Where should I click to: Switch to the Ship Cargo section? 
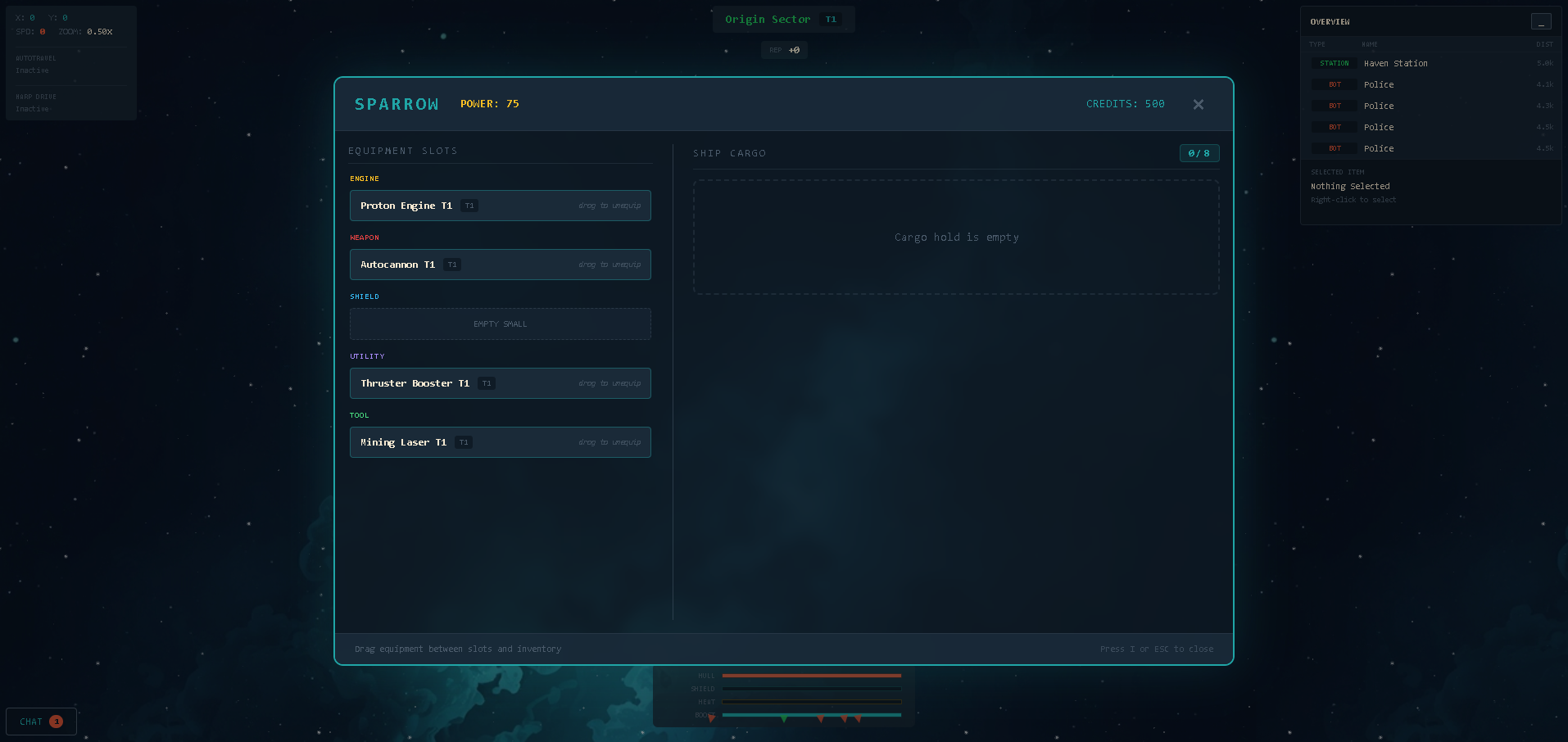click(x=729, y=153)
